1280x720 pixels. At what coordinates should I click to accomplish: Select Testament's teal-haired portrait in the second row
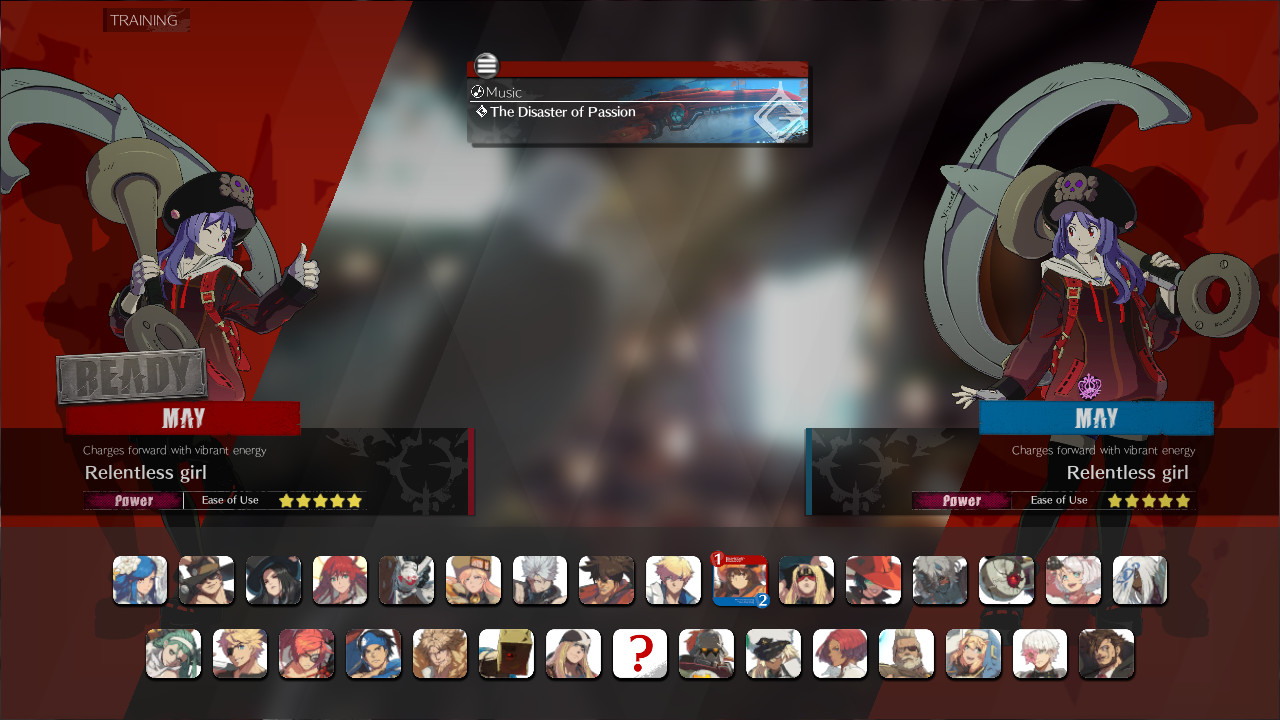(x=173, y=653)
